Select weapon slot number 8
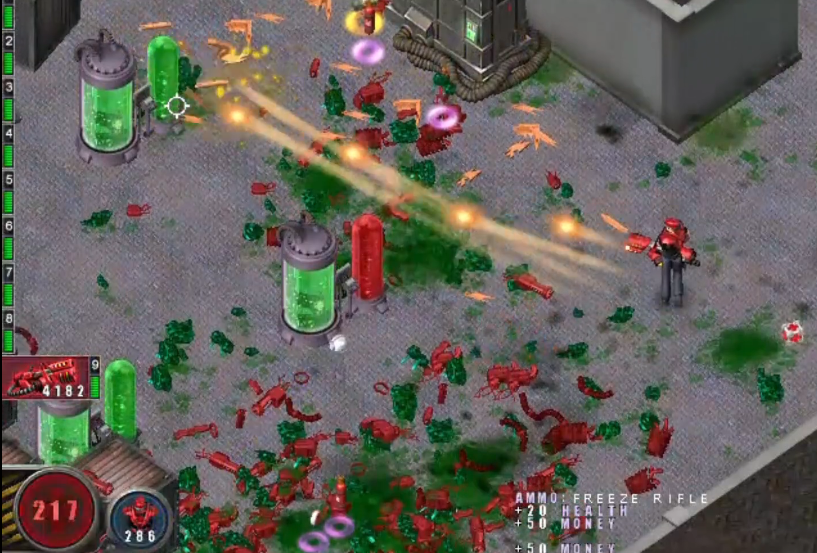817x553 pixels. [8, 318]
